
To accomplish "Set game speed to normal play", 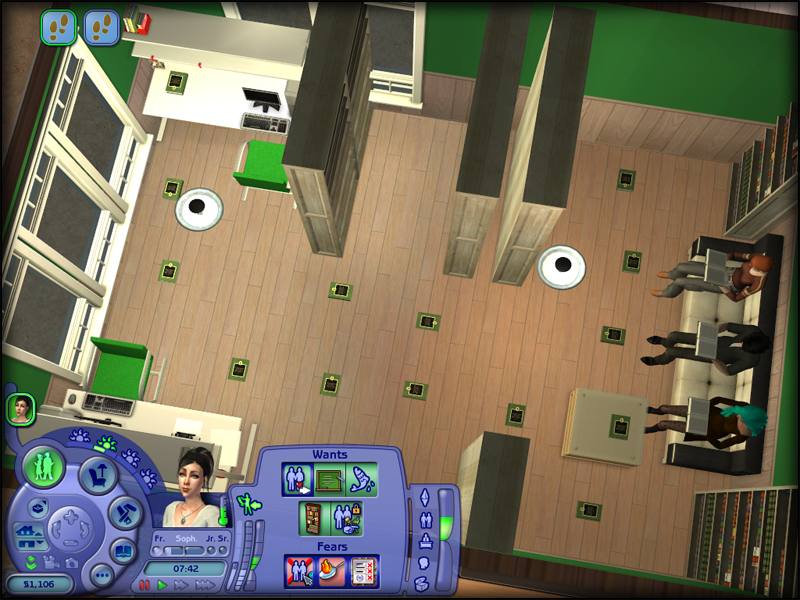I will [162, 585].
